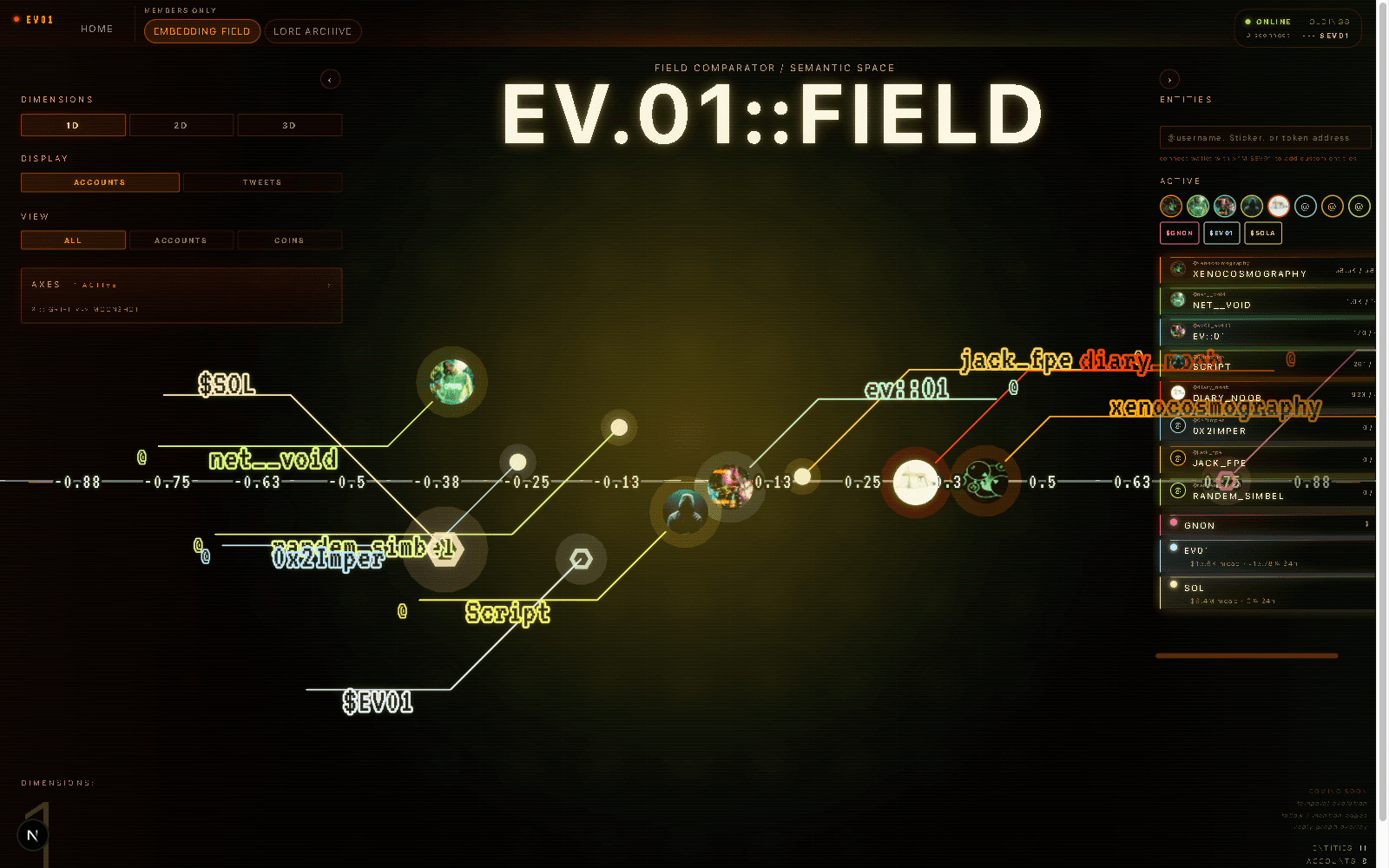Viewport: 1389px width, 868px height.
Task: Click the progress bar below the entity list
Action: (x=1245, y=656)
